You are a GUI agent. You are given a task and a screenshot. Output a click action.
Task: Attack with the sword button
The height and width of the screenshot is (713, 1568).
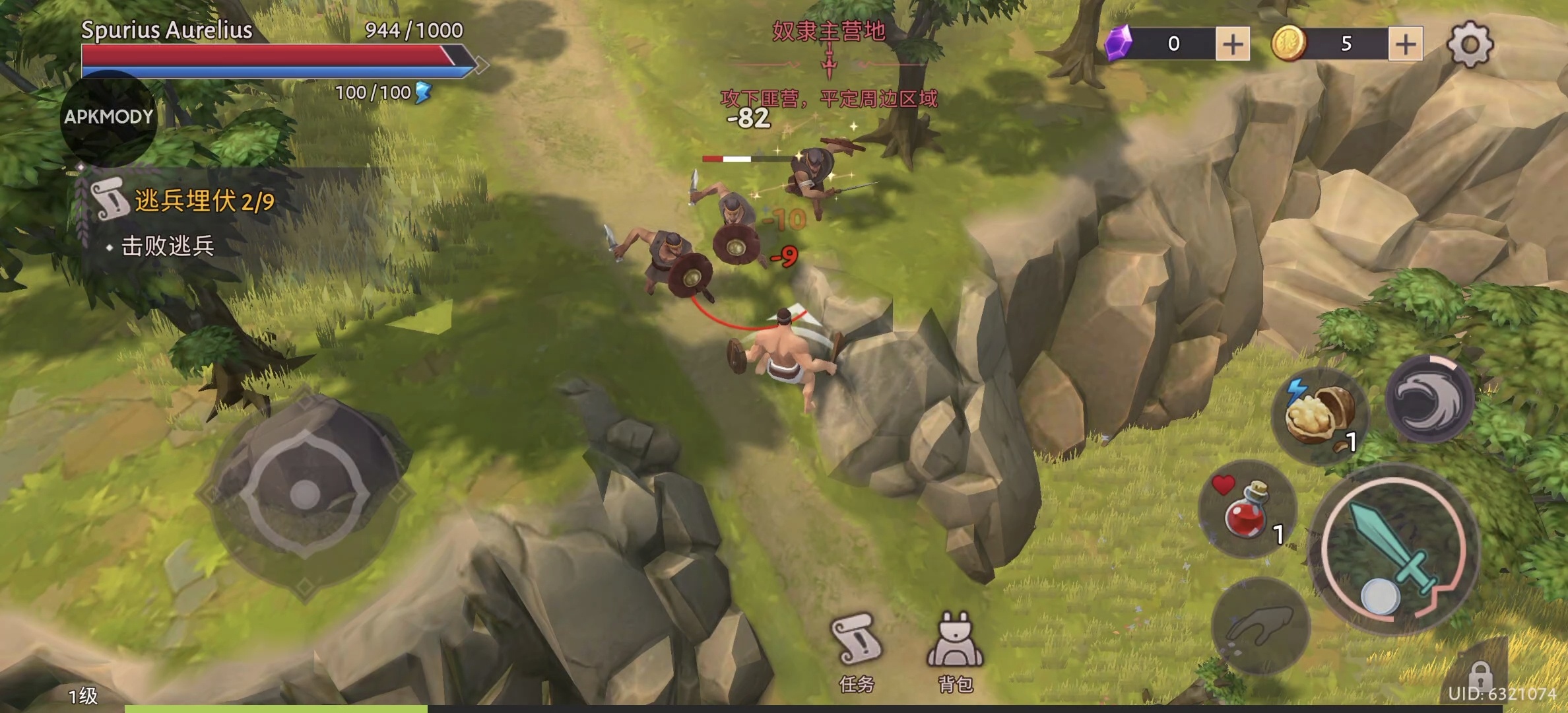pos(1394,549)
